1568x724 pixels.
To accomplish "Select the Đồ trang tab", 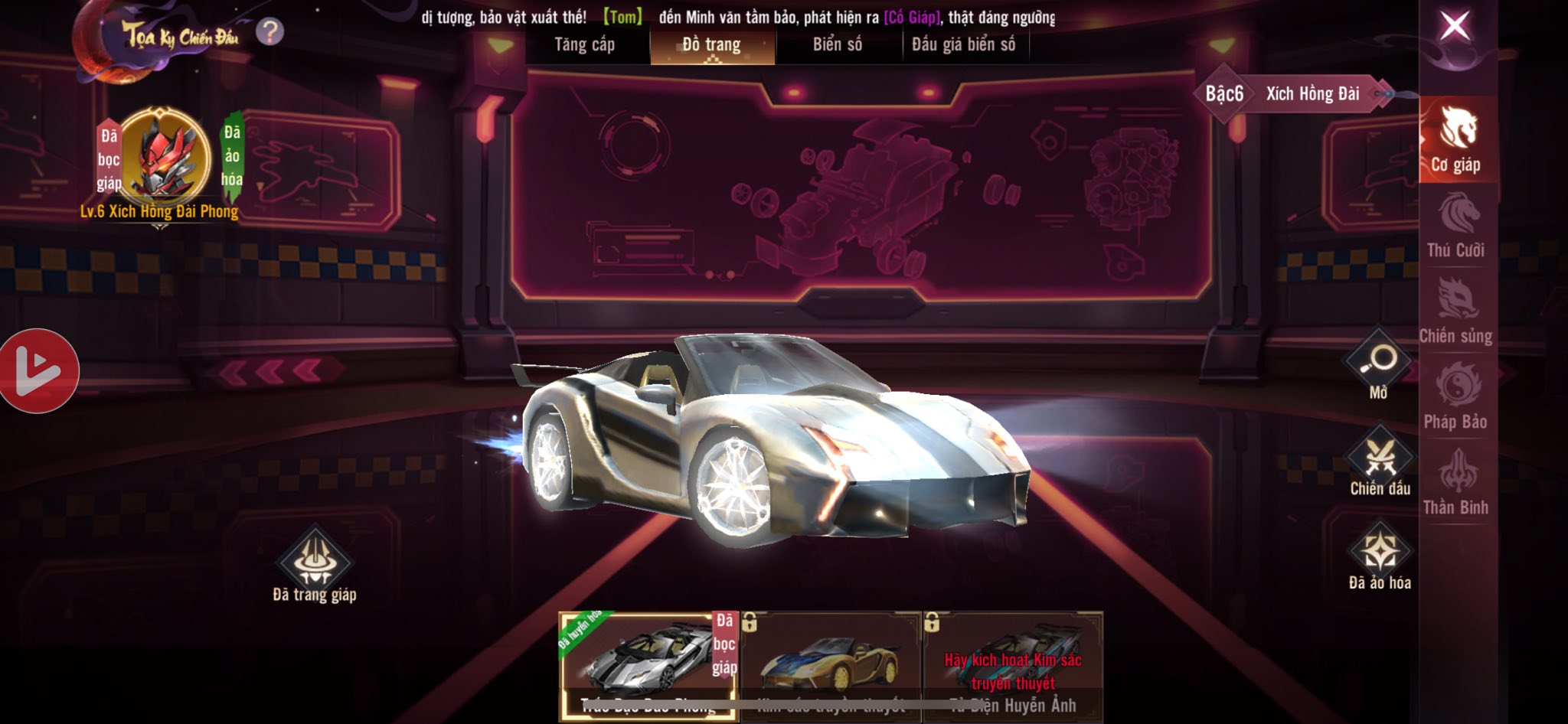I will pos(711,45).
